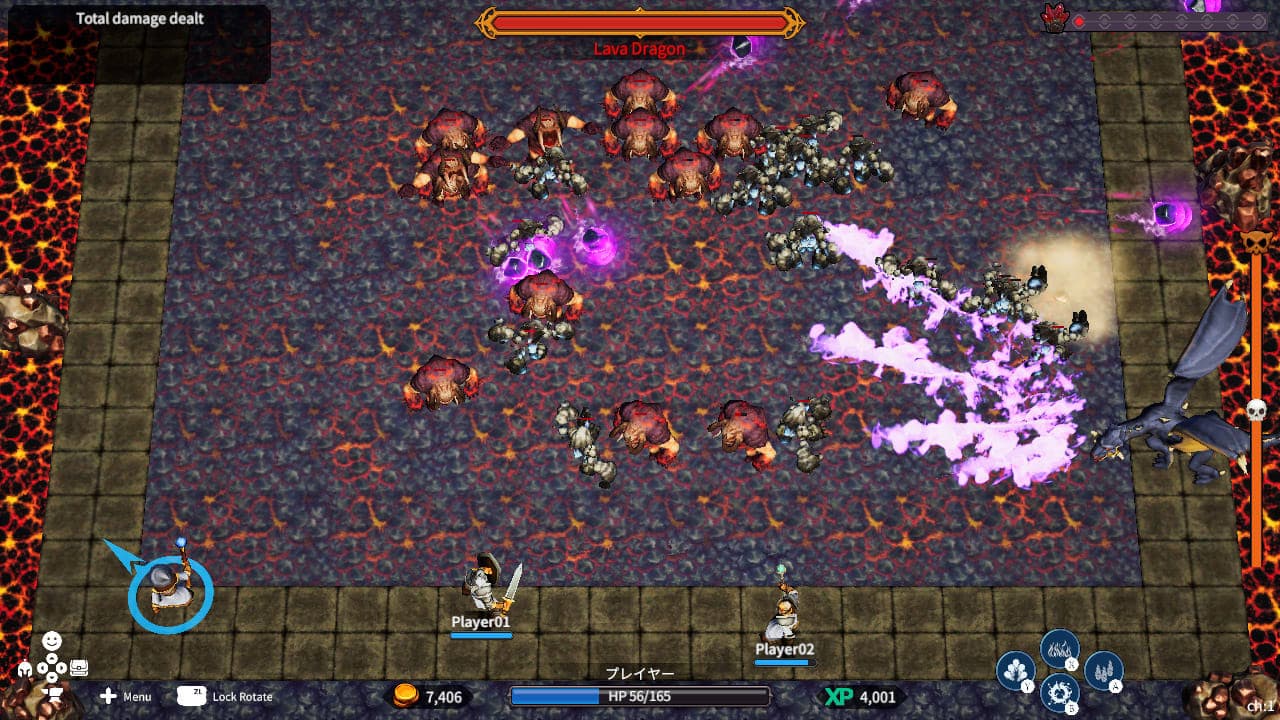This screenshot has width=1280, height=720.
Task: Expand the Total damage dealt panel
Action: [140, 18]
